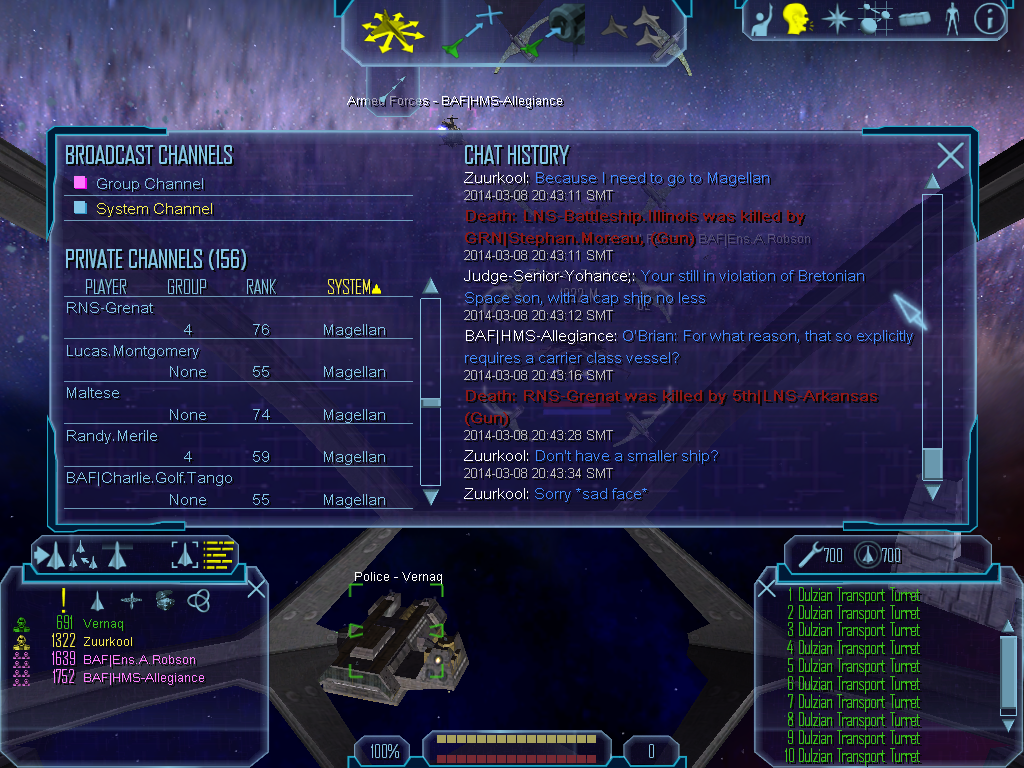Choose RNS-Grenat in private channels

(x=110, y=308)
